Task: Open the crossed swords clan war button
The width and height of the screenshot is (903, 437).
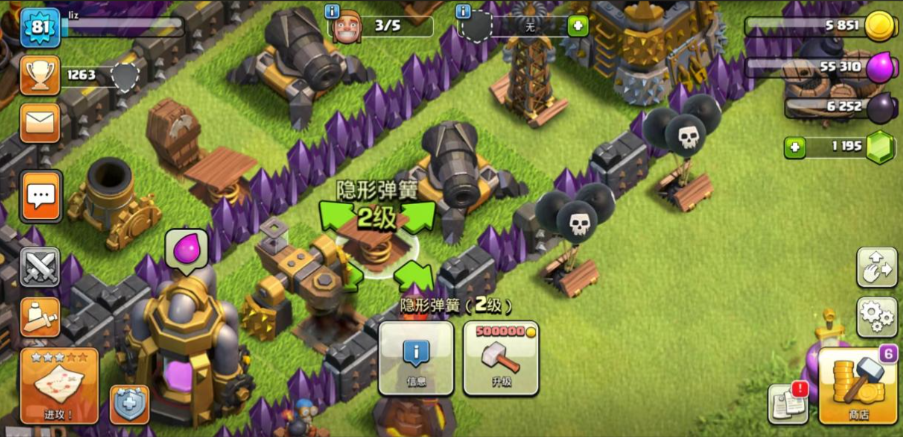Action: coord(40,267)
